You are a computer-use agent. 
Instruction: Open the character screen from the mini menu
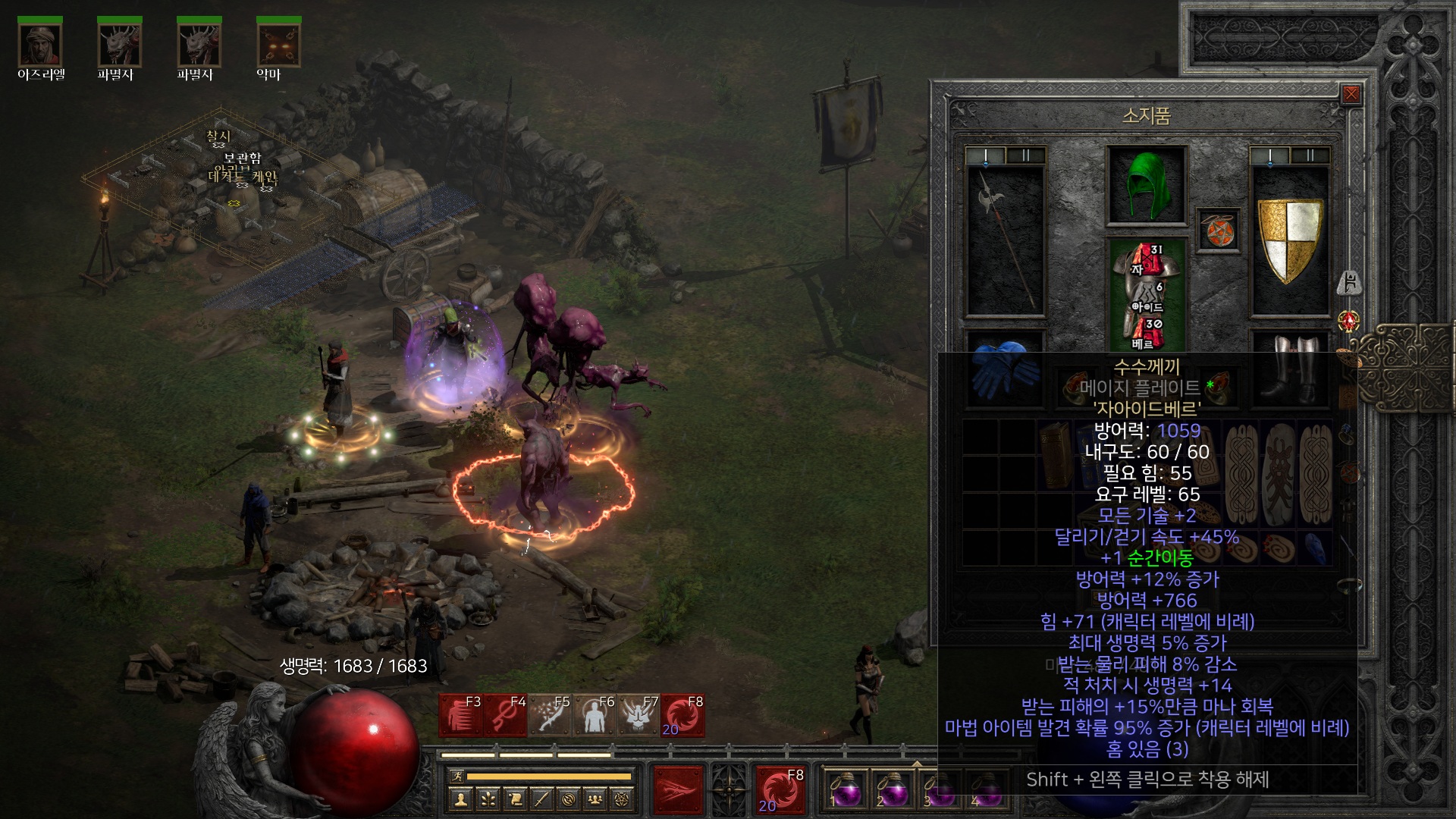tap(460, 799)
